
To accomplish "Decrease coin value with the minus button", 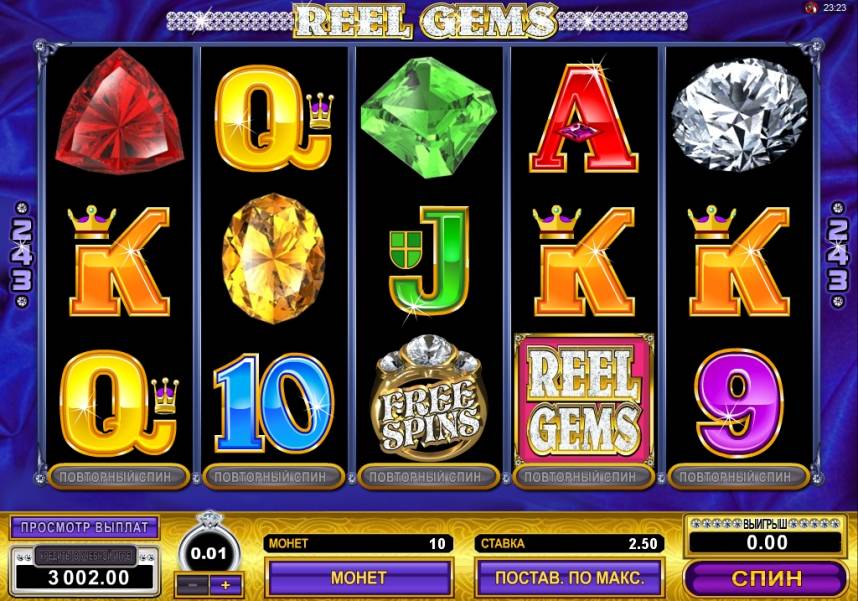I will [x=192, y=584].
